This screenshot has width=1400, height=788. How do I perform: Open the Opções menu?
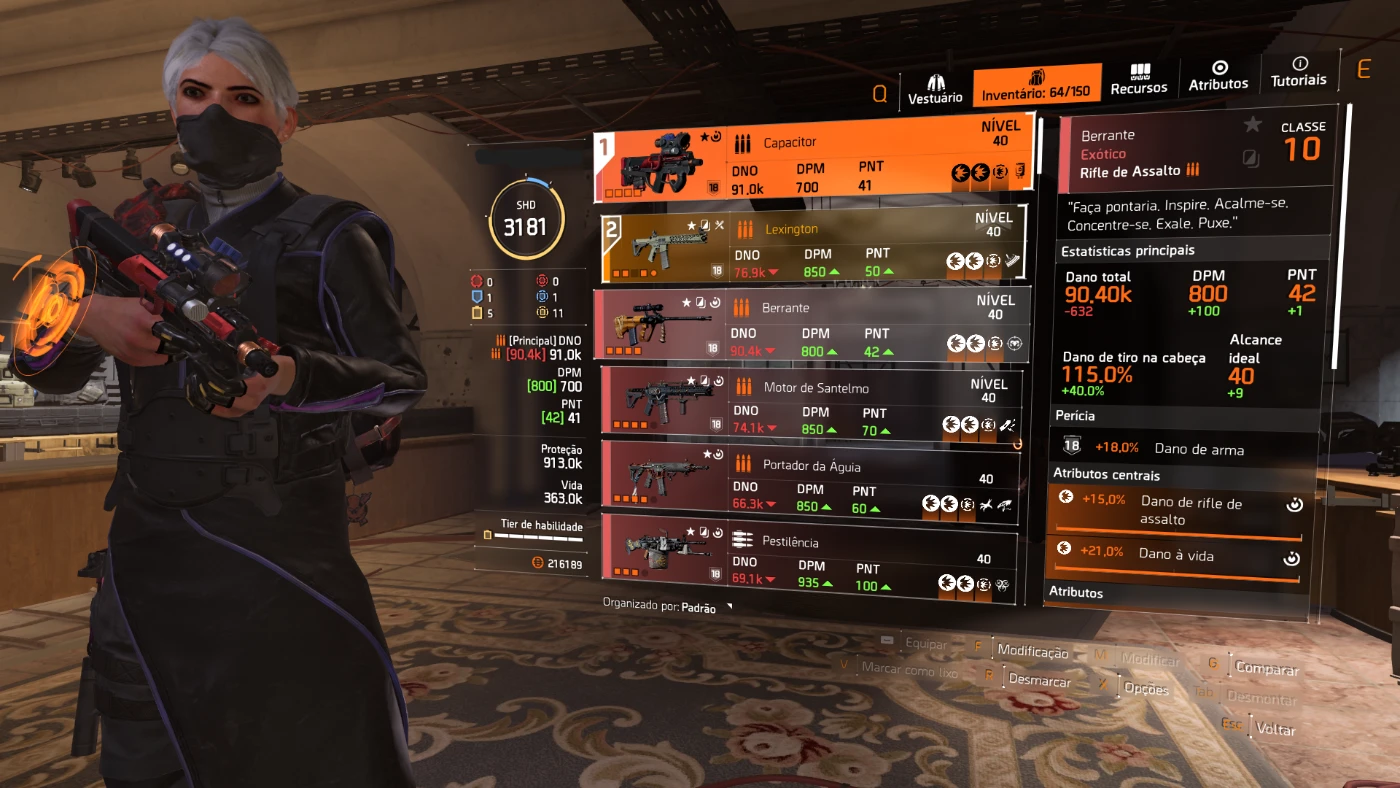pos(1145,689)
